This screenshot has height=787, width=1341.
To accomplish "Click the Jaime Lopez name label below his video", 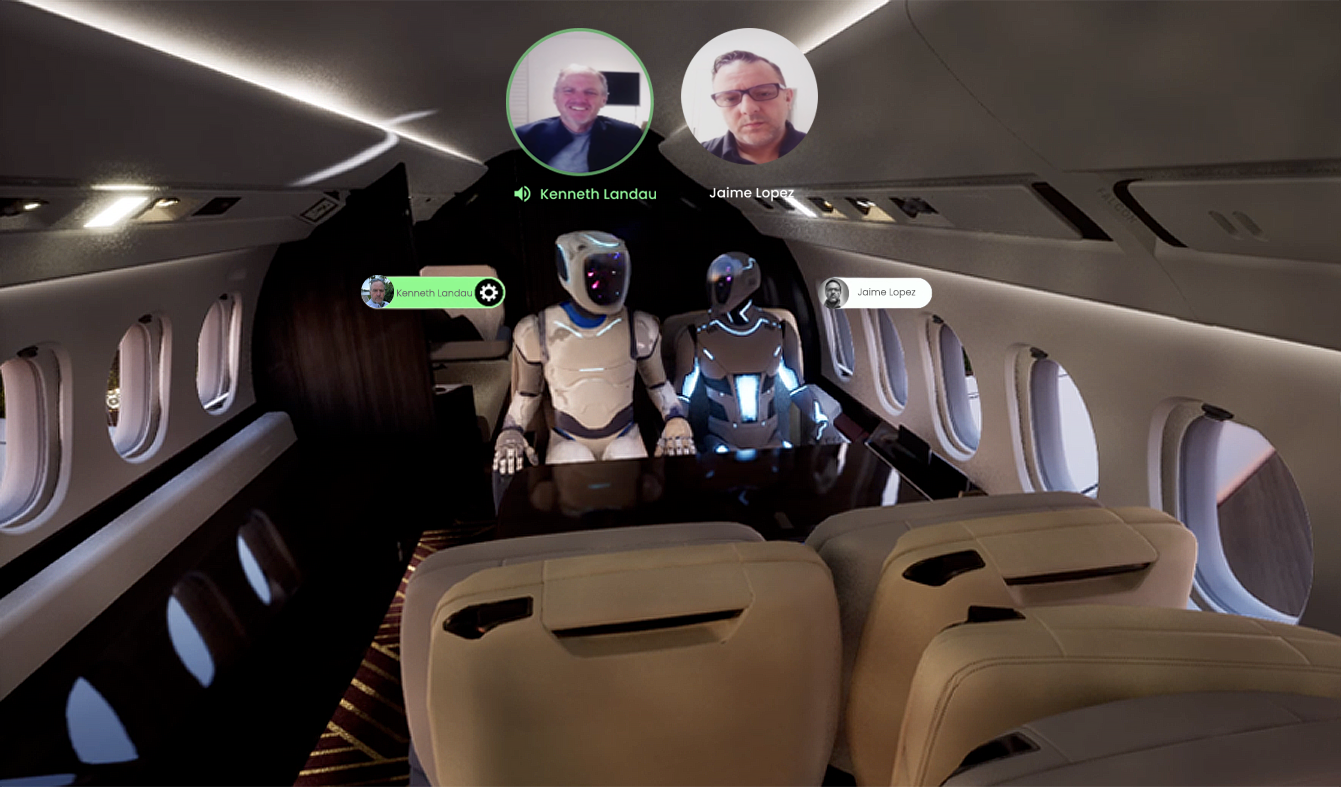I will click(x=751, y=192).
